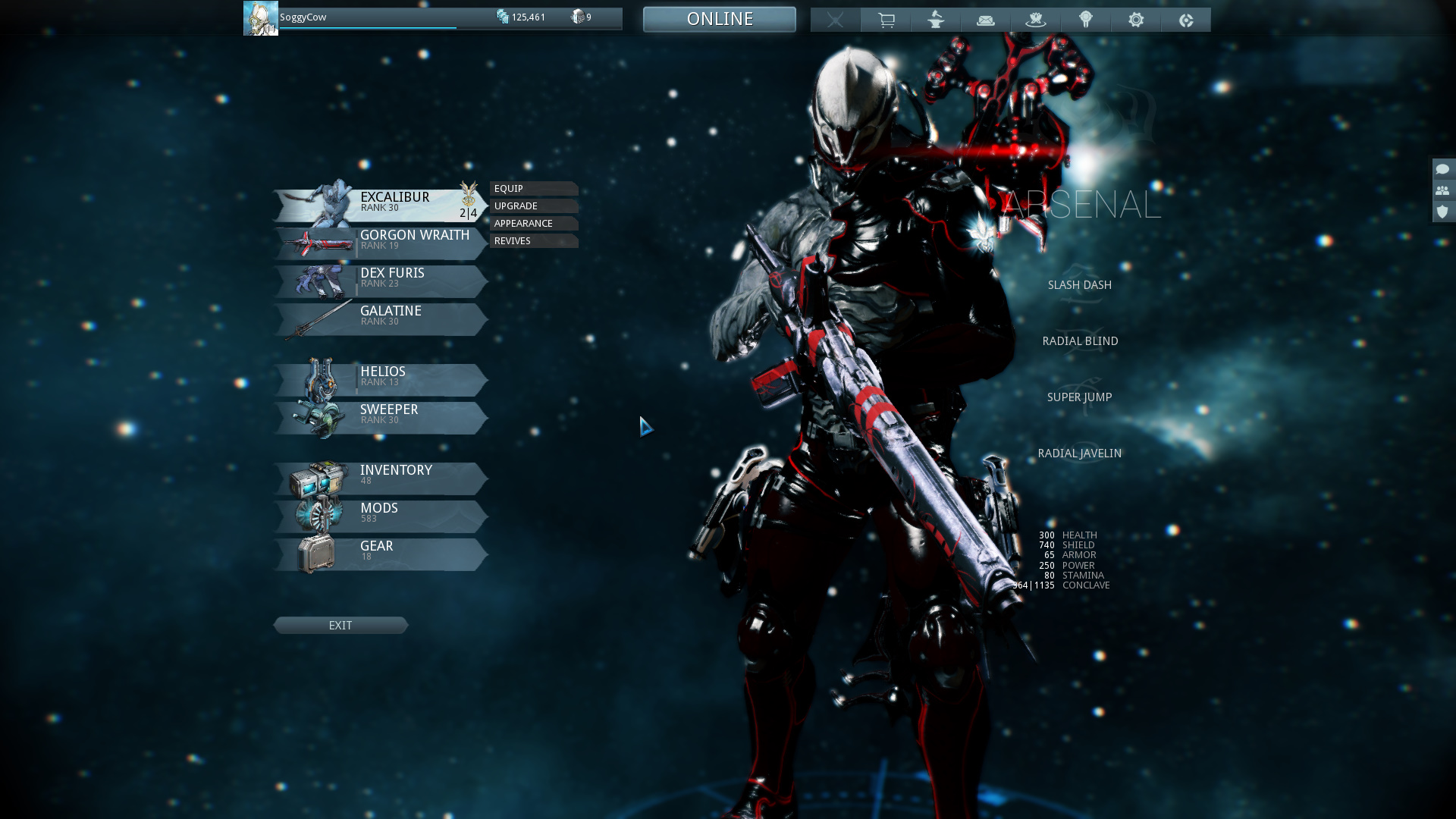Click the Revives option
The height and width of the screenshot is (819, 1456).
point(533,241)
